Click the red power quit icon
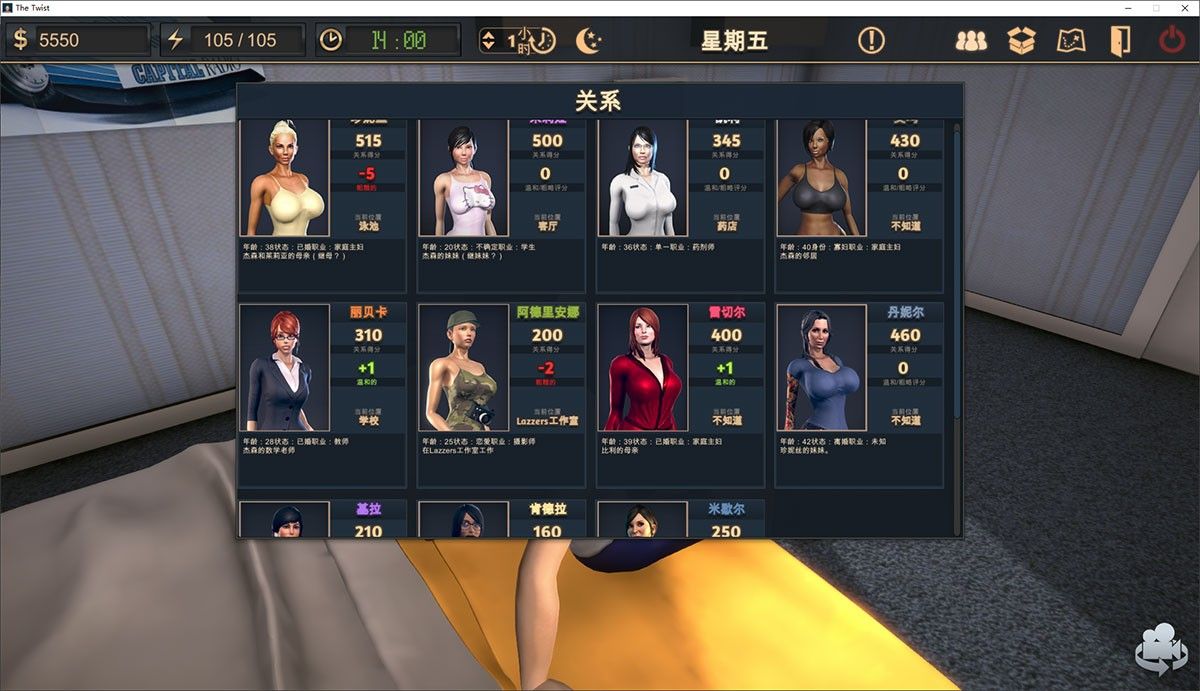This screenshot has height=691, width=1200. coord(1171,41)
